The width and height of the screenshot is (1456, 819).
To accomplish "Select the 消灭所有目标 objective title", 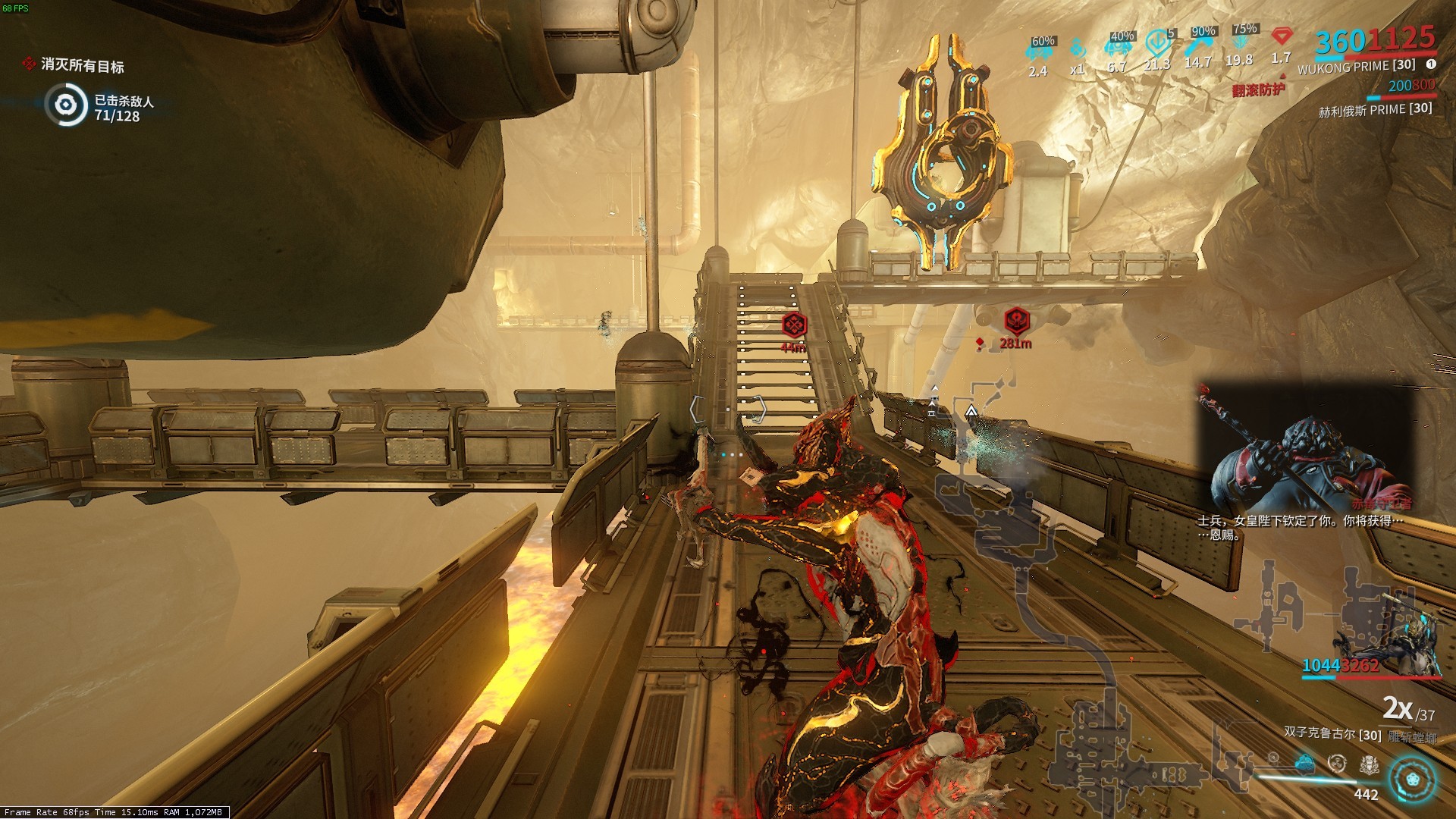I will [x=82, y=66].
